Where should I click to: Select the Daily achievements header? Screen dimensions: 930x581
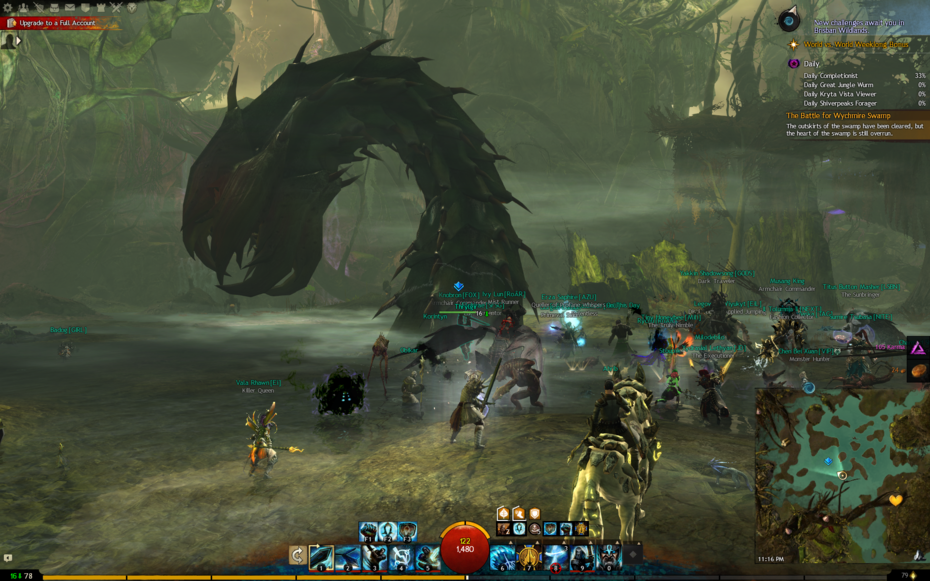click(811, 63)
